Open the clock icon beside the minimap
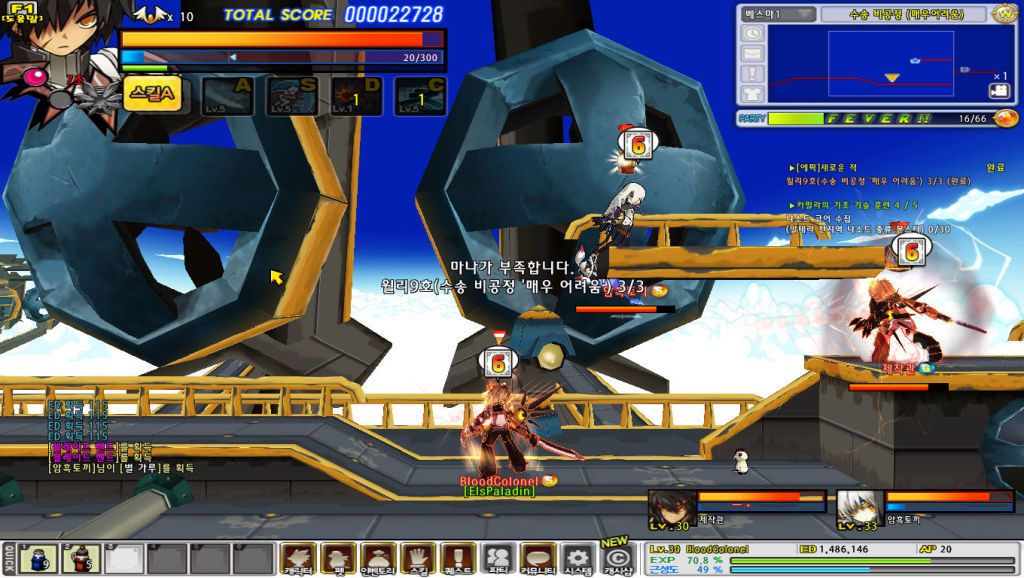 click(x=752, y=34)
